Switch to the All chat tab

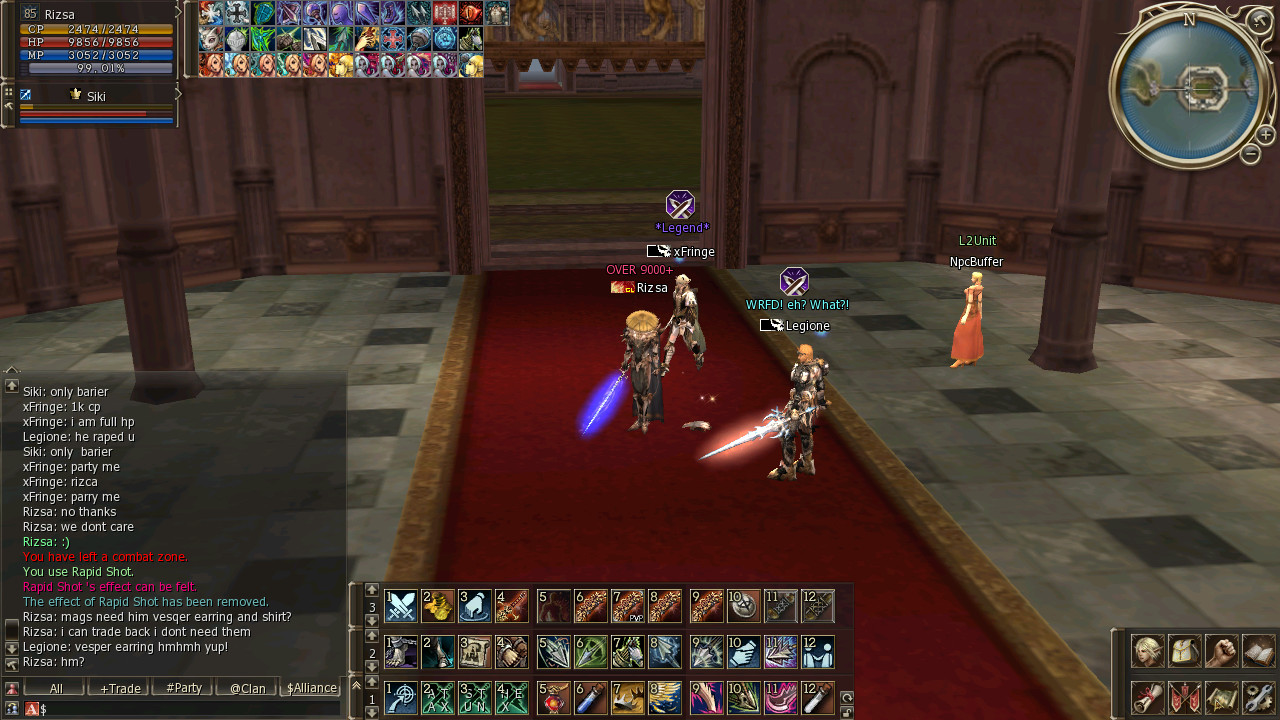(x=55, y=688)
